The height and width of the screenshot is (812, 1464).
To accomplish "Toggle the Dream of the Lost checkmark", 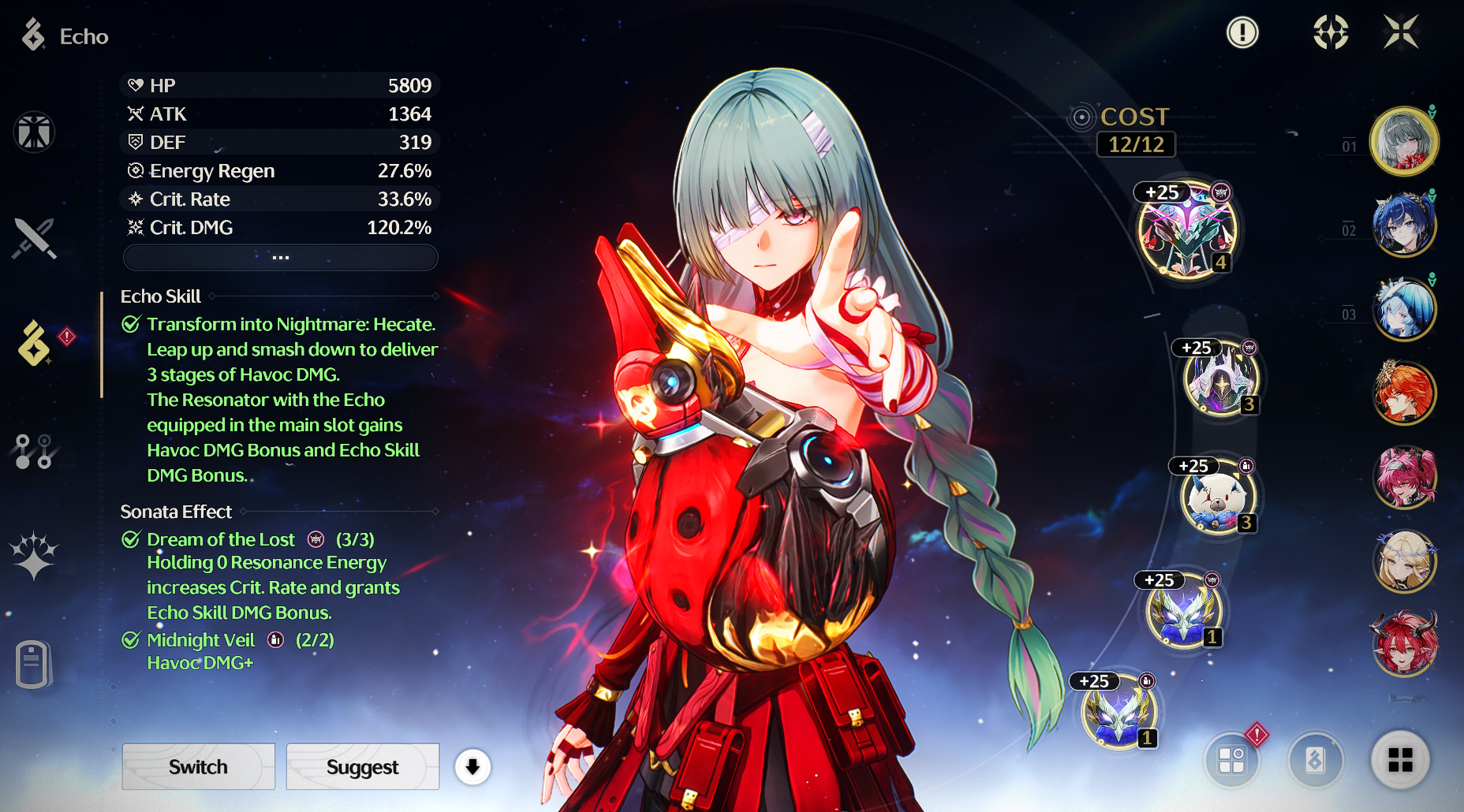I will pos(130,539).
